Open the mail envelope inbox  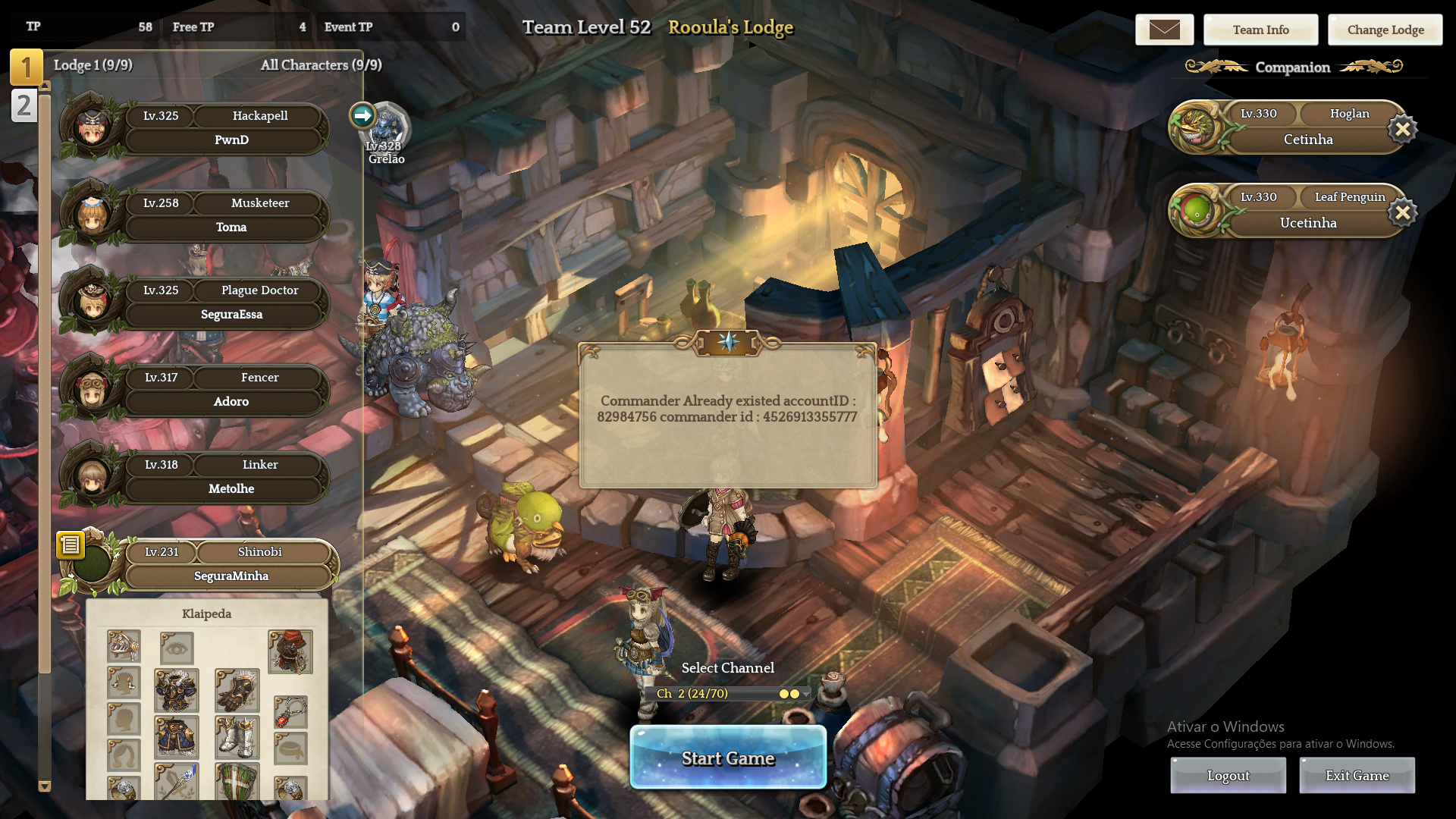[1164, 30]
